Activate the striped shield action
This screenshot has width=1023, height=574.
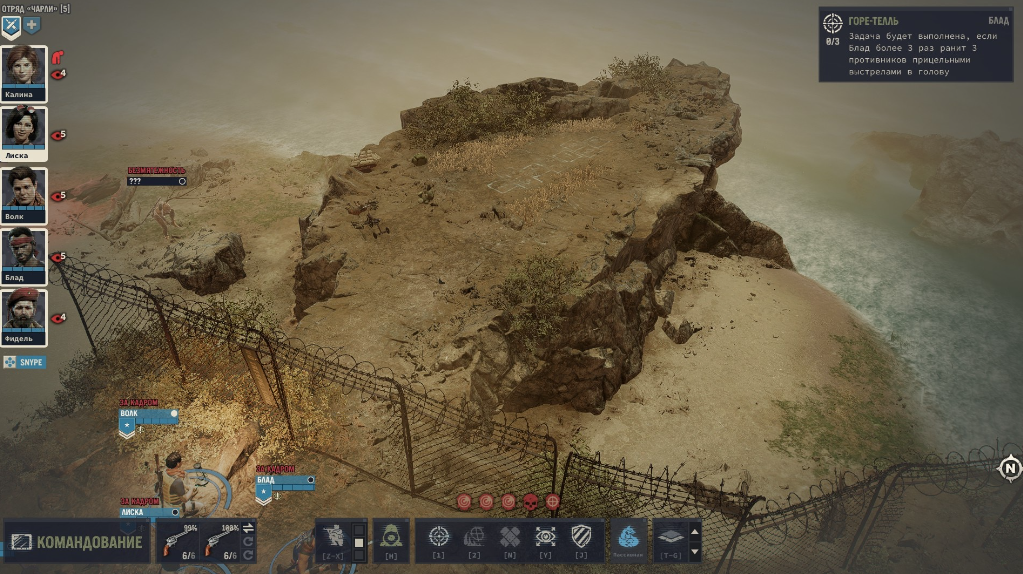[x=582, y=537]
